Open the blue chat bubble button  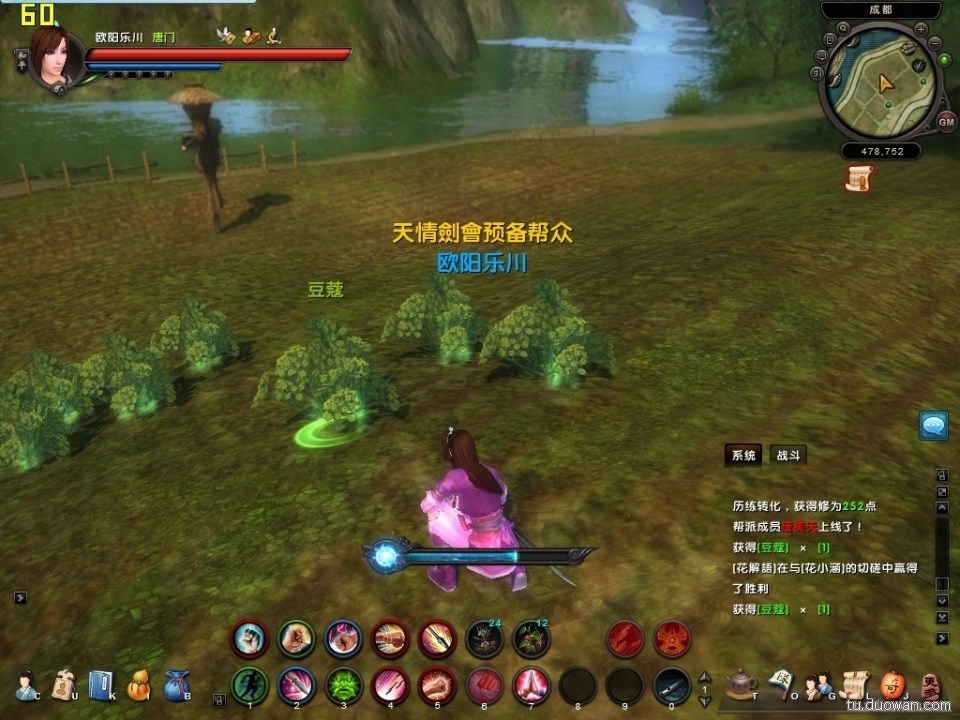pos(933,426)
